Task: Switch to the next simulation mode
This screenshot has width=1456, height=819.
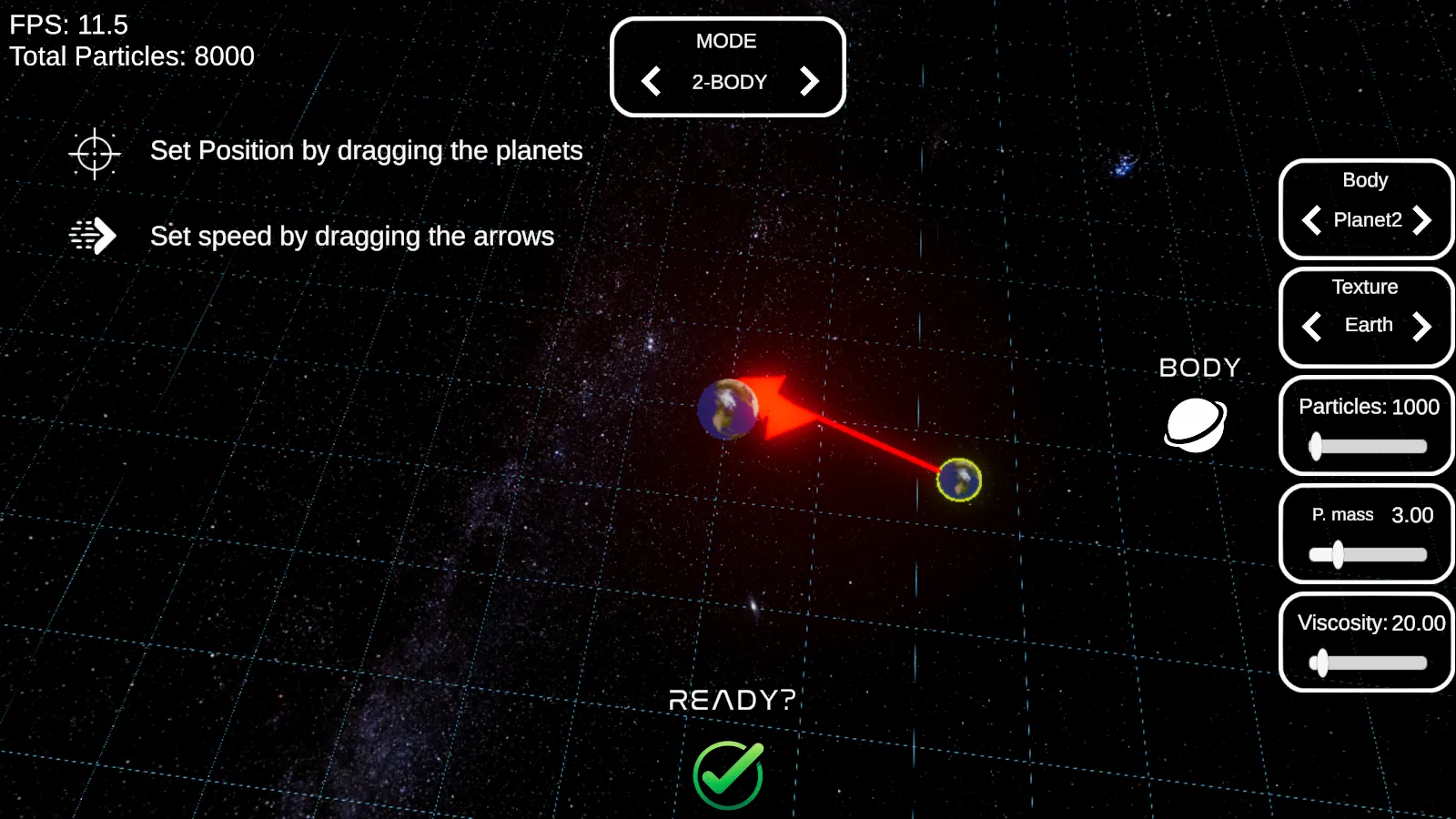Action: (809, 82)
